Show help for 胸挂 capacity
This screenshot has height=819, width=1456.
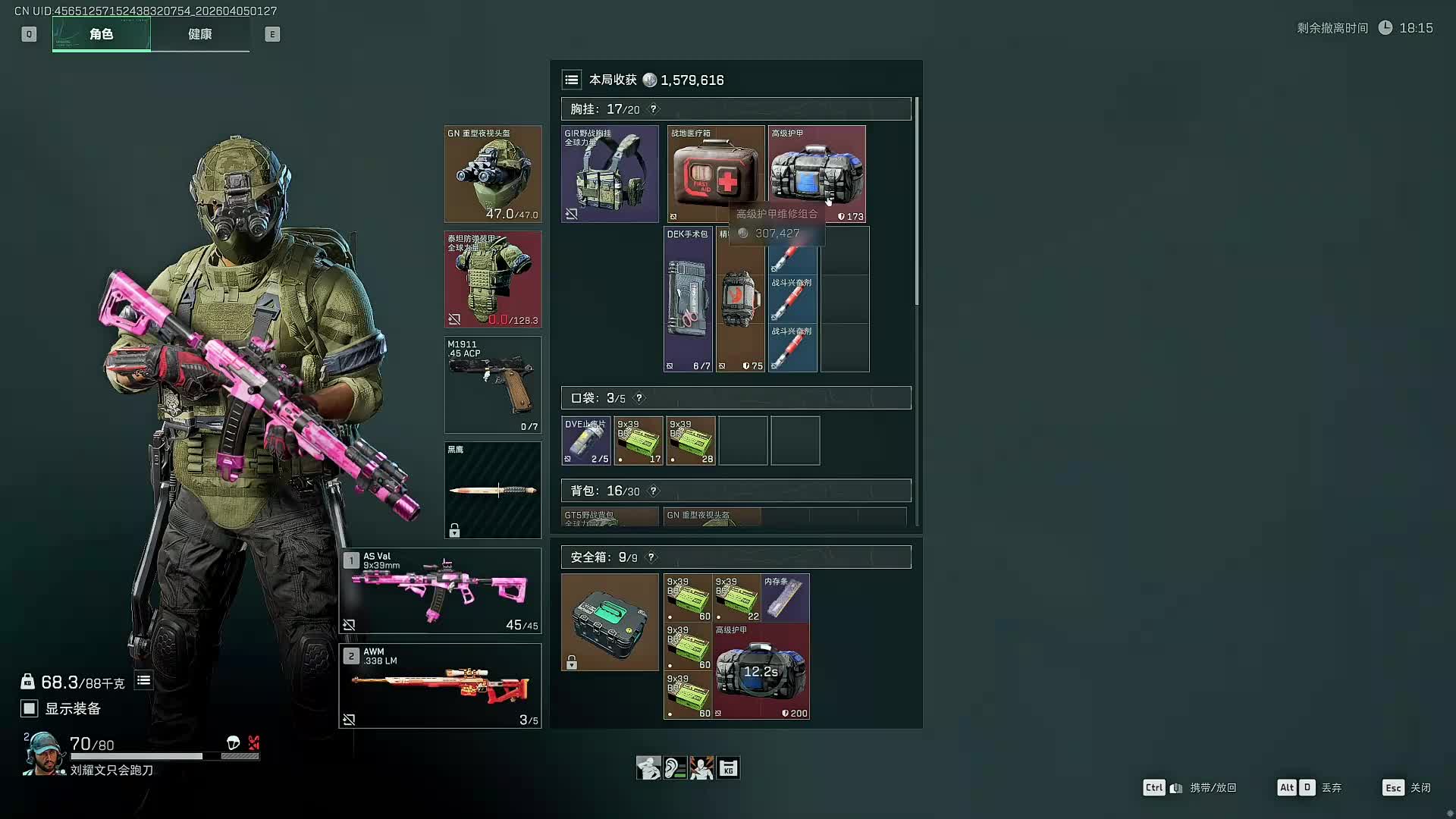(x=654, y=109)
